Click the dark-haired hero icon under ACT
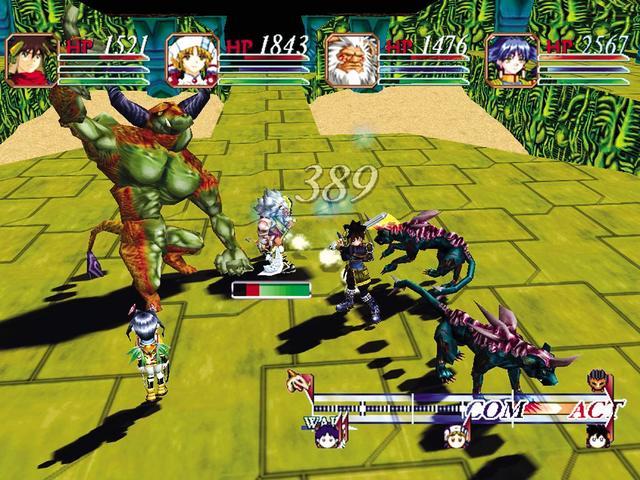The width and height of the screenshot is (640, 480). (x=595, y=435)
